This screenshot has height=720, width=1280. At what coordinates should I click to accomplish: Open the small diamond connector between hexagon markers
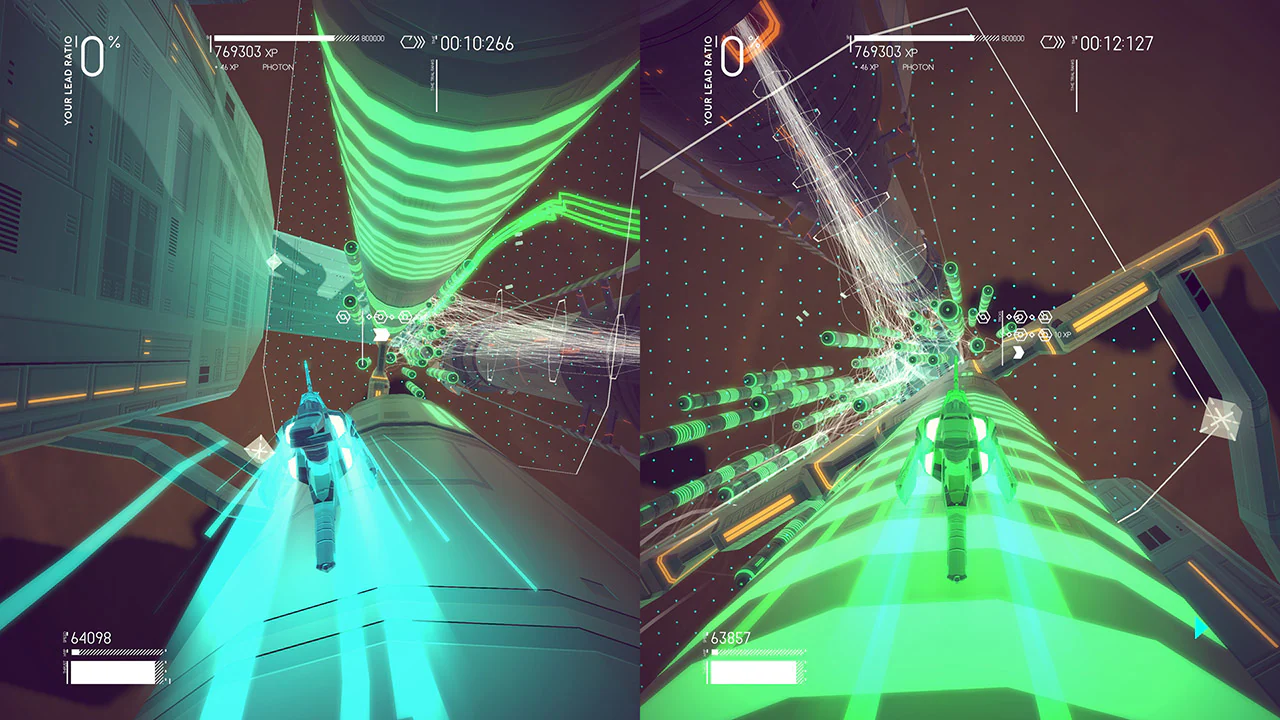click(368, 316)
